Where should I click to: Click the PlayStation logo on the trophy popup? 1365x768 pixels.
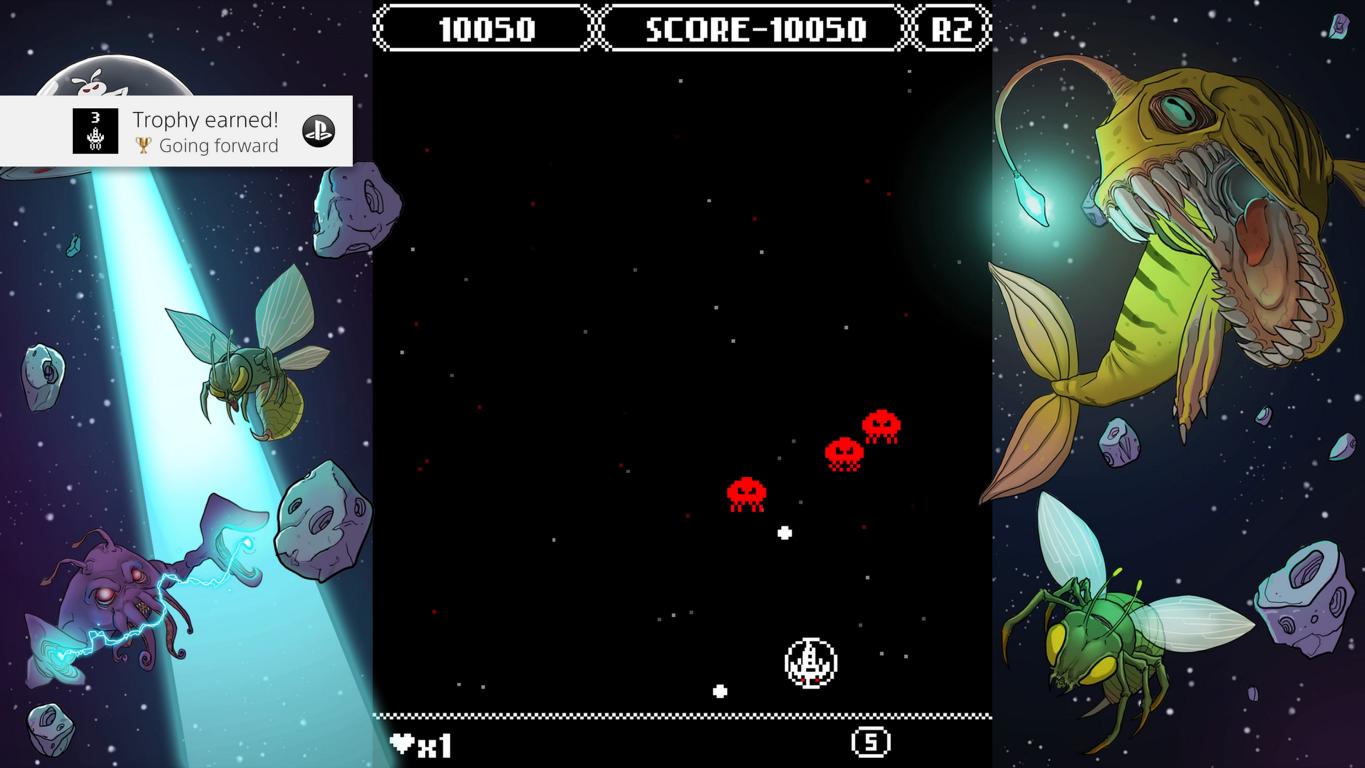[319, 131]
